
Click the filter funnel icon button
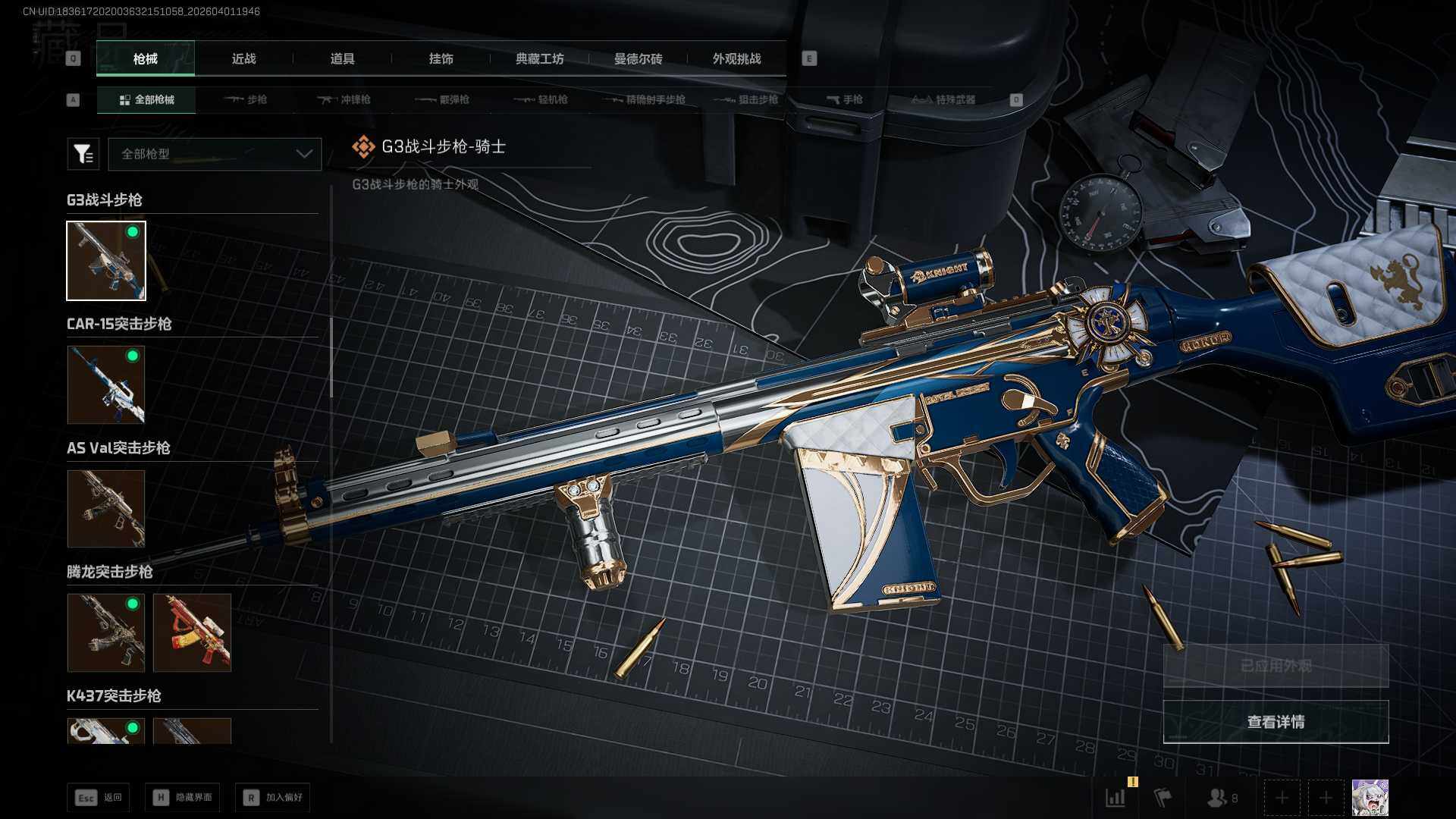[x=83, y=154]
